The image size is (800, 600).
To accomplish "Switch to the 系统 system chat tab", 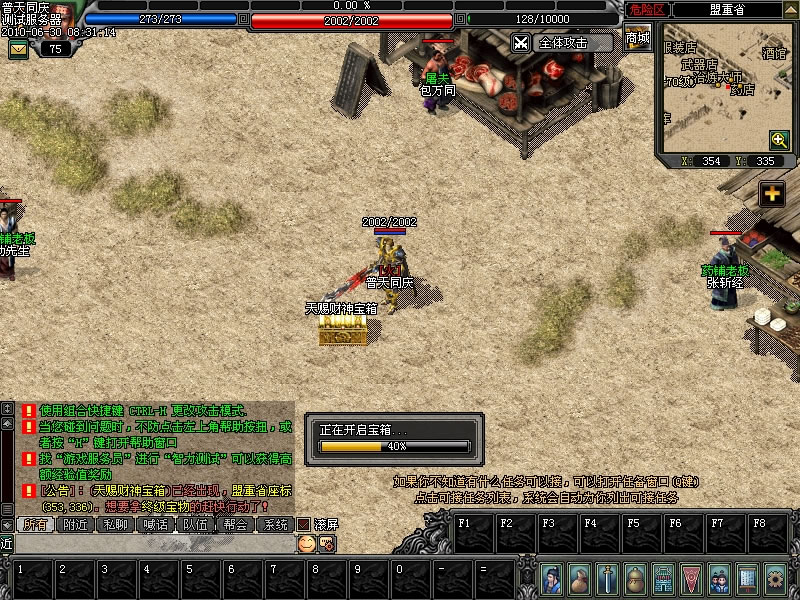I will [274, 524].
